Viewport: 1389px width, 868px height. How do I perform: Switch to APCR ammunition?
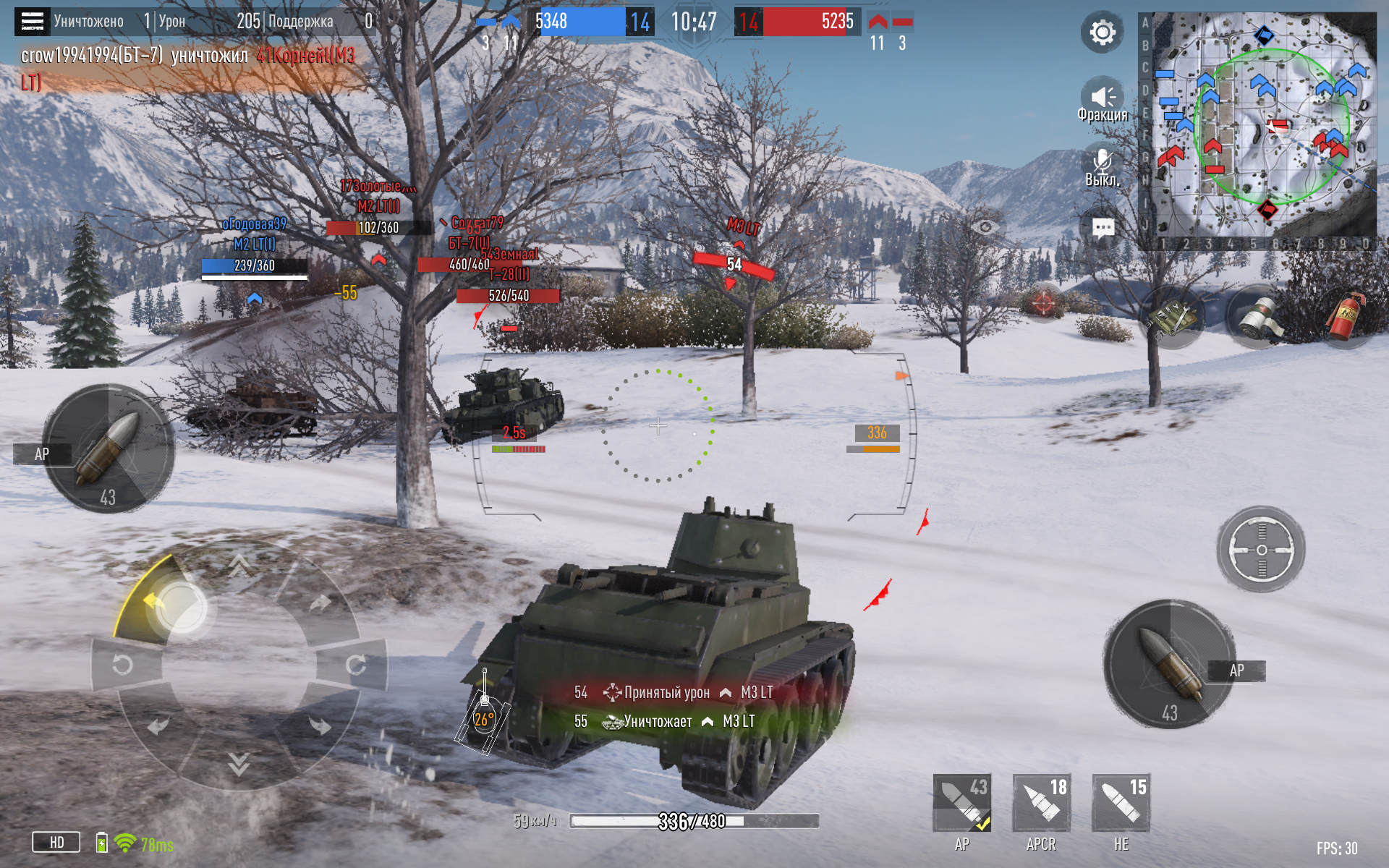tap(1041, 803)
